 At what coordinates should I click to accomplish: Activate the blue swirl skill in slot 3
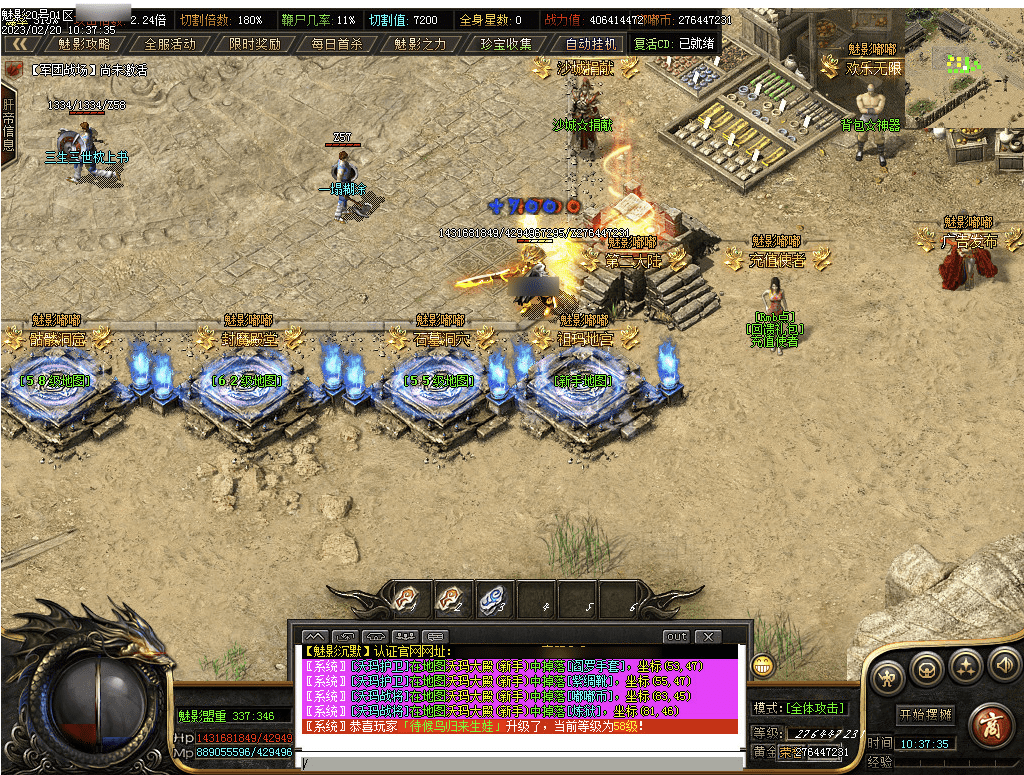pyautogui.click(x=490, y=600)
